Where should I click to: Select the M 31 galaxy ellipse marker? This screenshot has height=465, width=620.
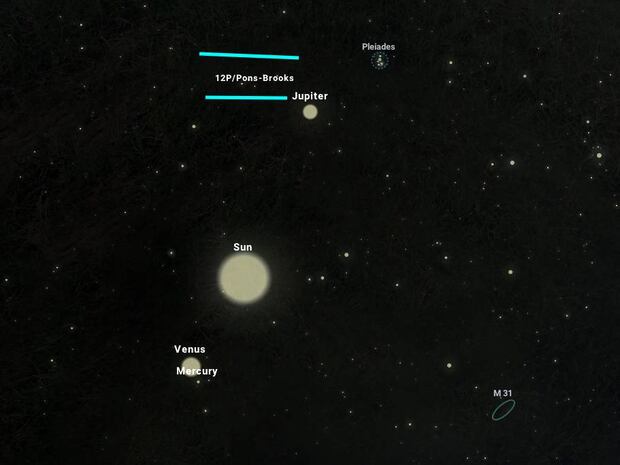pos(503,410)
